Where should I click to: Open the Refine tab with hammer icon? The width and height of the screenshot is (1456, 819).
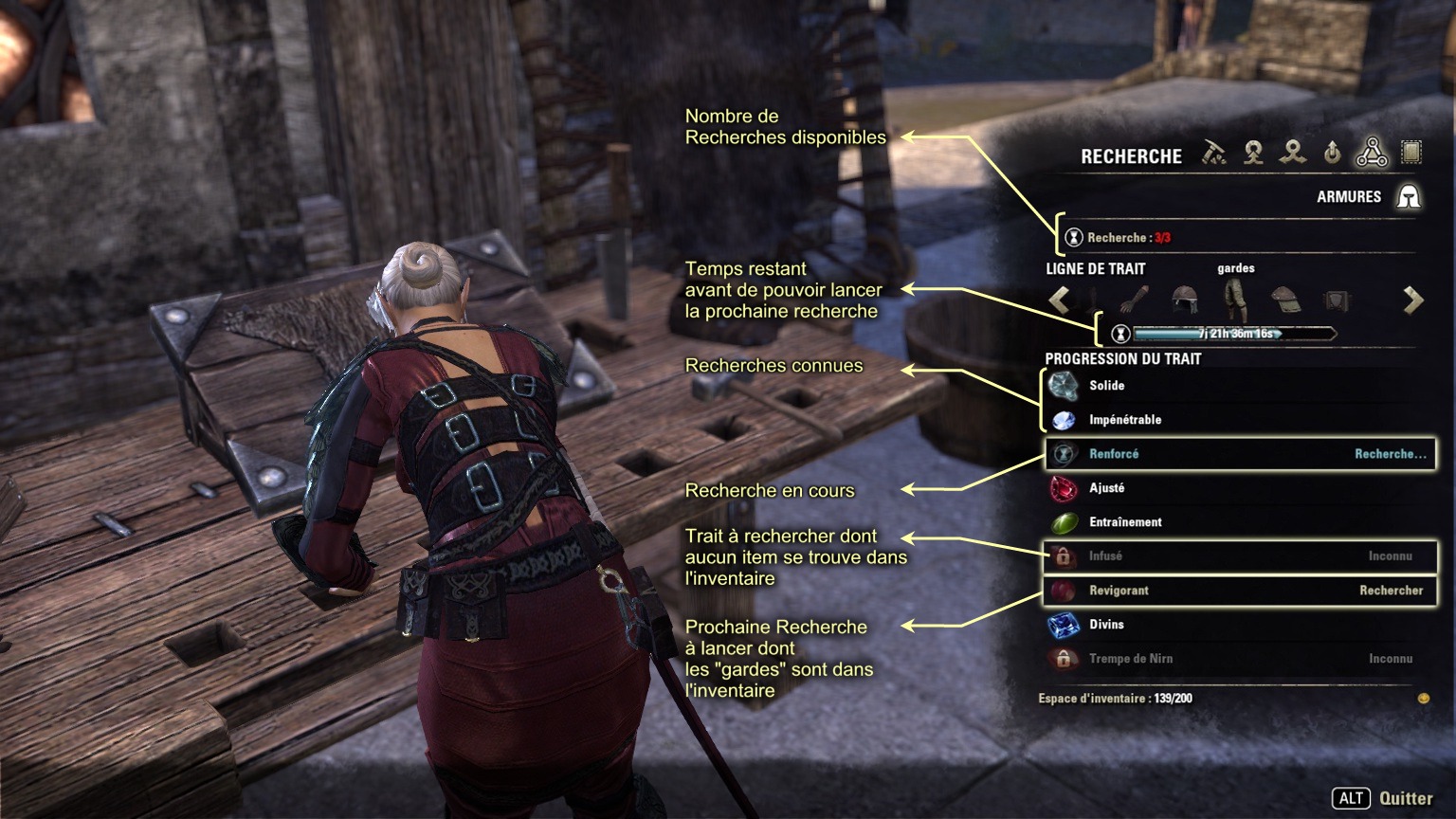pyautogui.click(x=1214, y=153)
